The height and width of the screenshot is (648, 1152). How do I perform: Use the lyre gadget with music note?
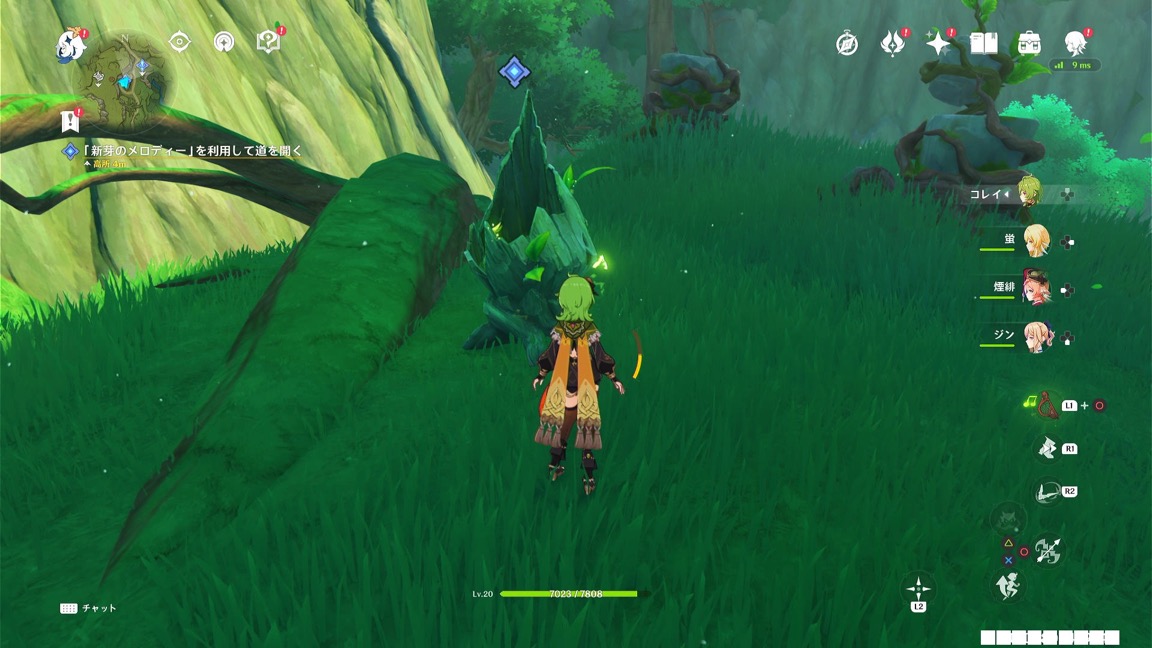[x=1047, y=405]
